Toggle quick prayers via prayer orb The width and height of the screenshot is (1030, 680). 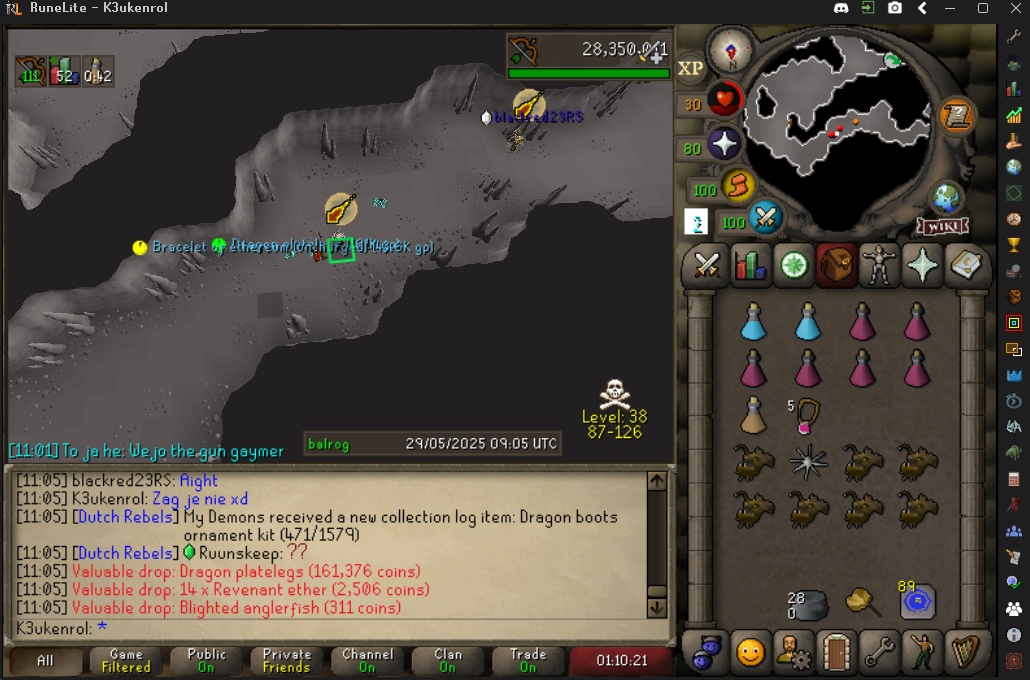coord(724,145)
